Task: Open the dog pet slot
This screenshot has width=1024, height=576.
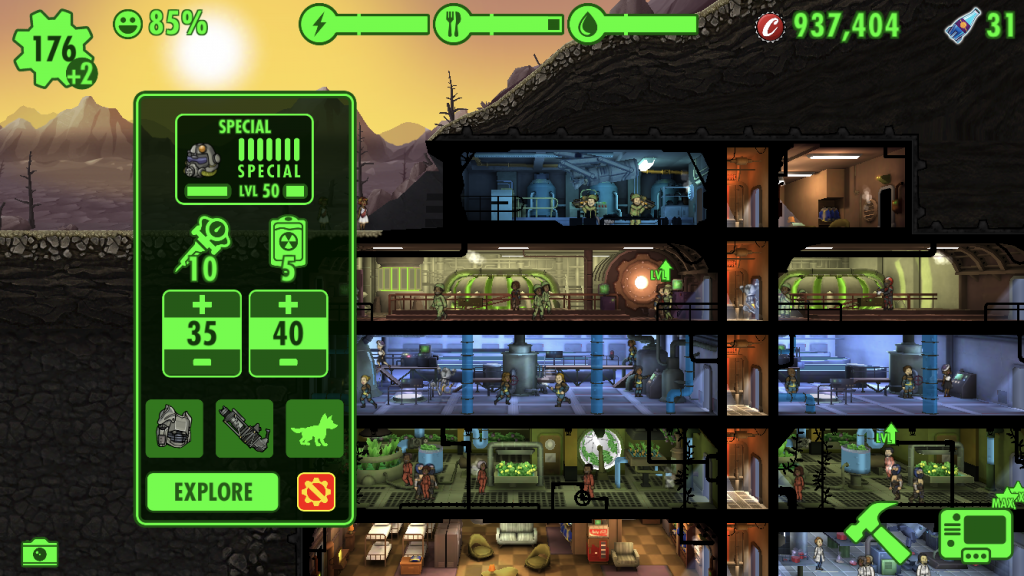Action: click(314, 429)
